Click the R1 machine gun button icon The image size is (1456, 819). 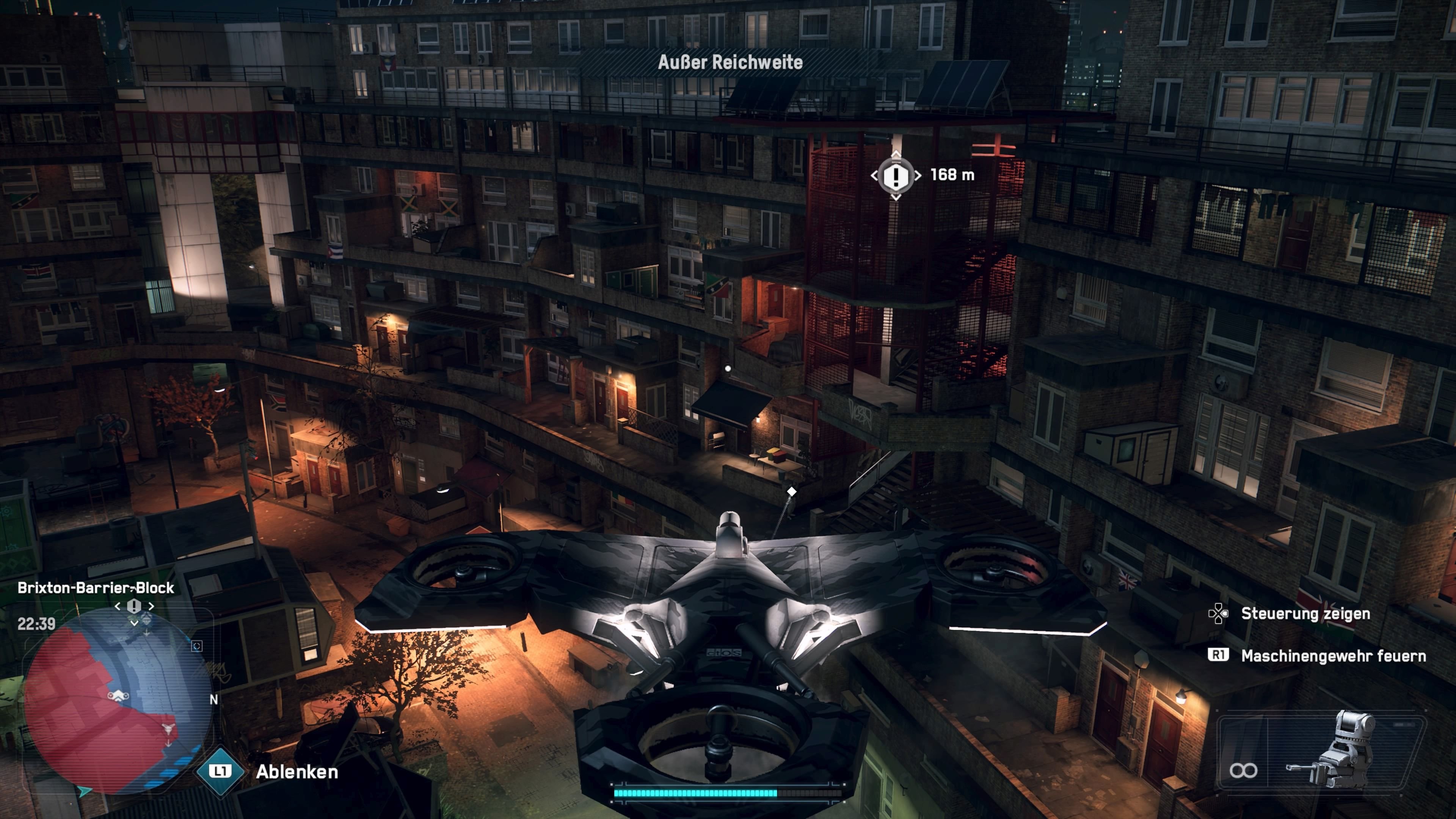(x=1219, y=654)
